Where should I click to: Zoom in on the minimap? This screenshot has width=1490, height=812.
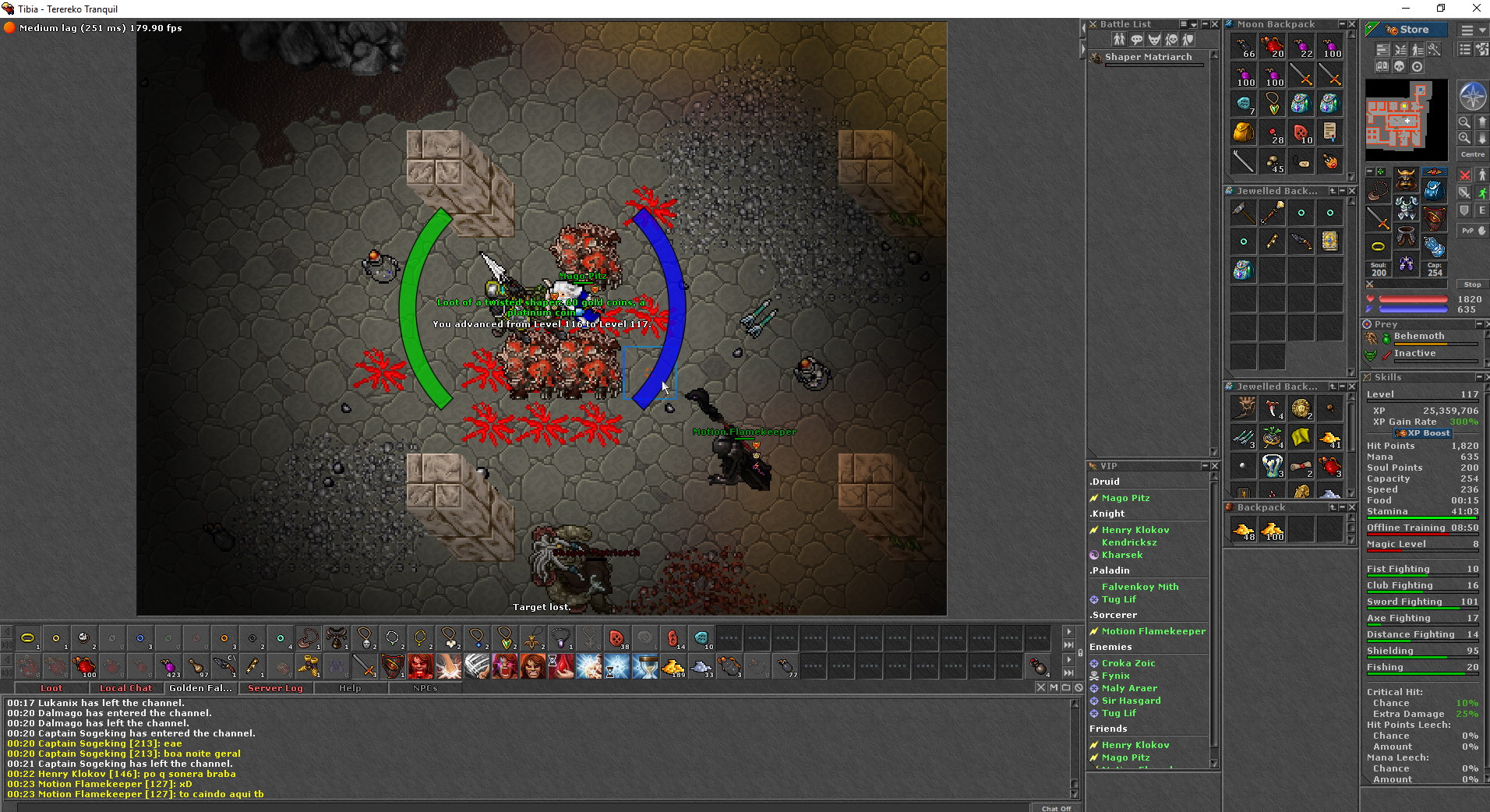pyautogui.click(x=1464, y=138)
